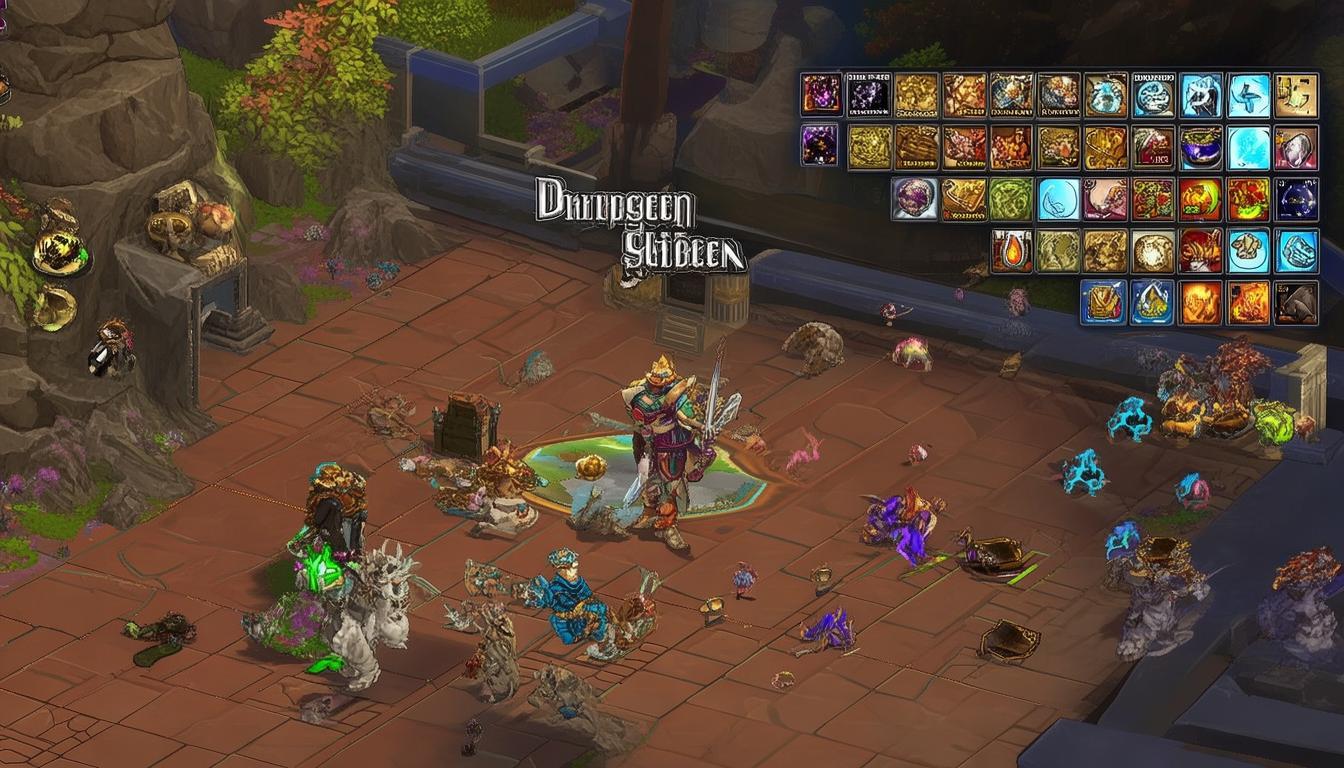This screenshot has height=768, width=1344.
Task: Activate the green swirl ability icon
Action: point(1011,198)
